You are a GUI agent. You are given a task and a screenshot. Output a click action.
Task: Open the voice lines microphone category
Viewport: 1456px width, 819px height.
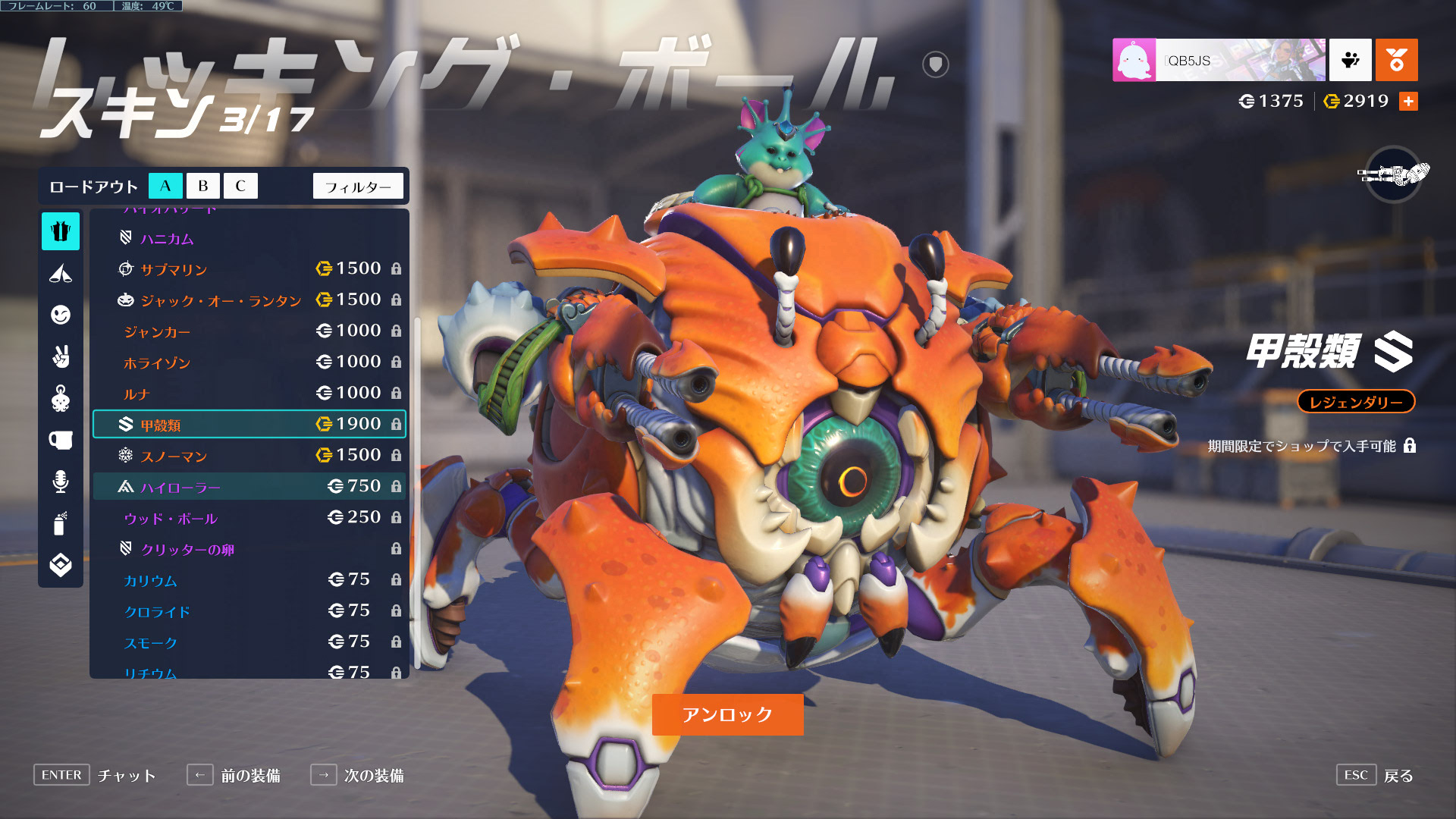pos(61,482)
